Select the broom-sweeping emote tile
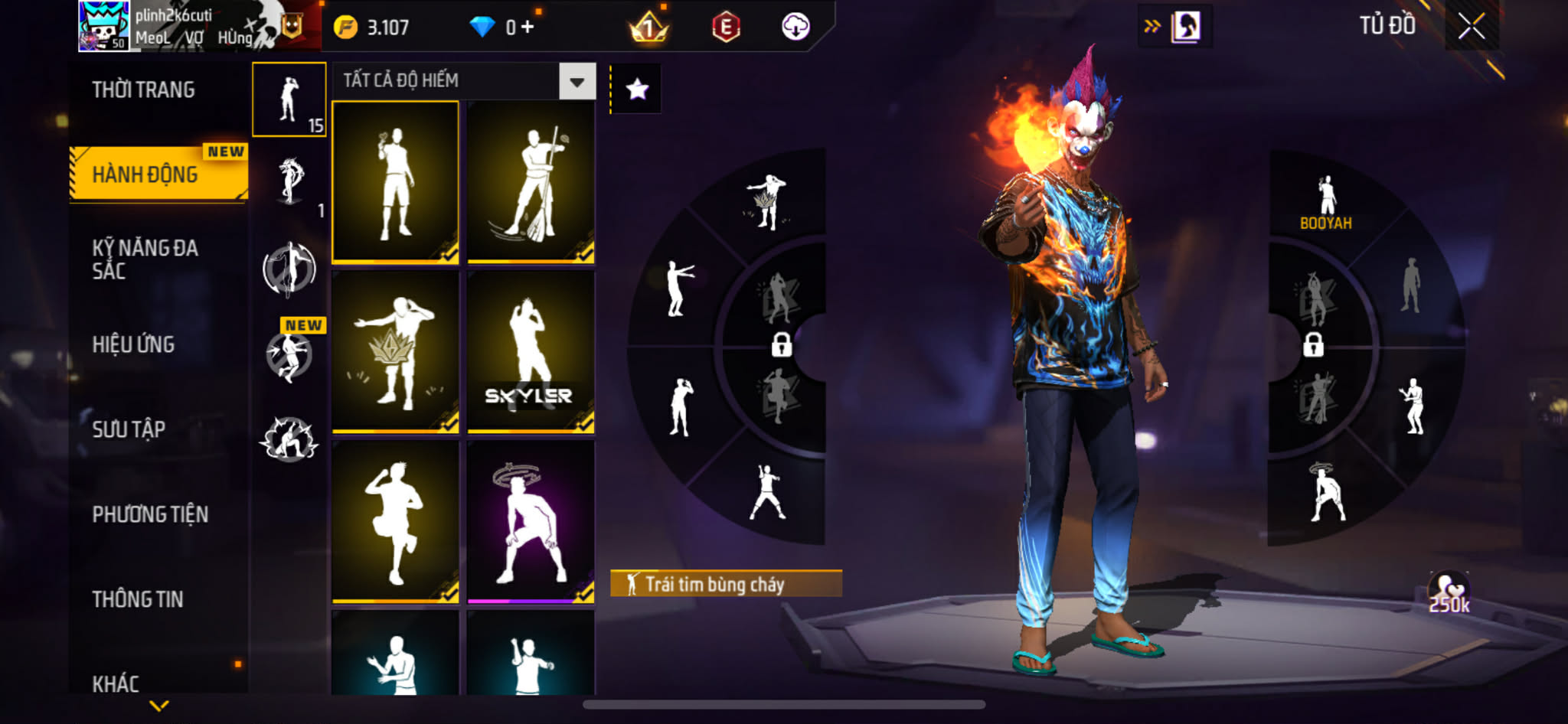The width and height of the screenshot is (1568, 724). pyautogui.click(x=531, y=183)
